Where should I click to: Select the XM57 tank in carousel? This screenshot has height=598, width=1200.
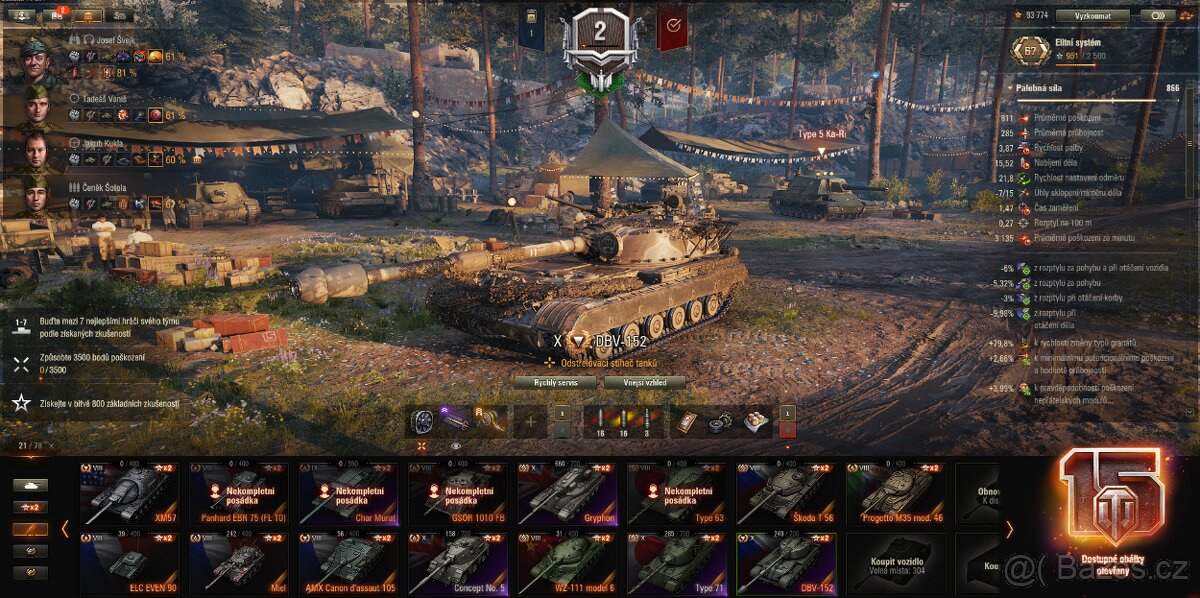(x=129, y=494)
